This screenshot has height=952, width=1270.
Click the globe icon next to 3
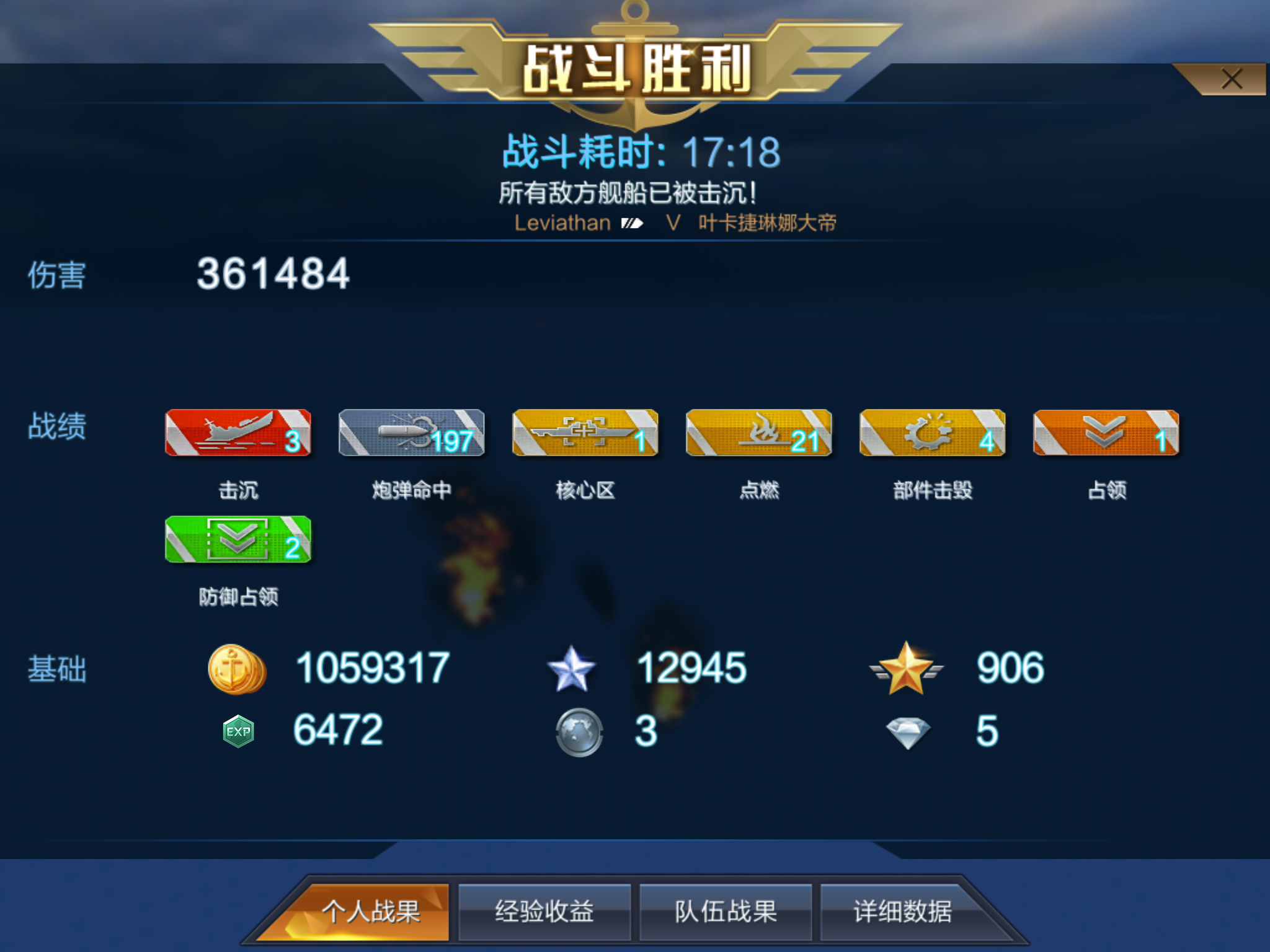point(580,731)
